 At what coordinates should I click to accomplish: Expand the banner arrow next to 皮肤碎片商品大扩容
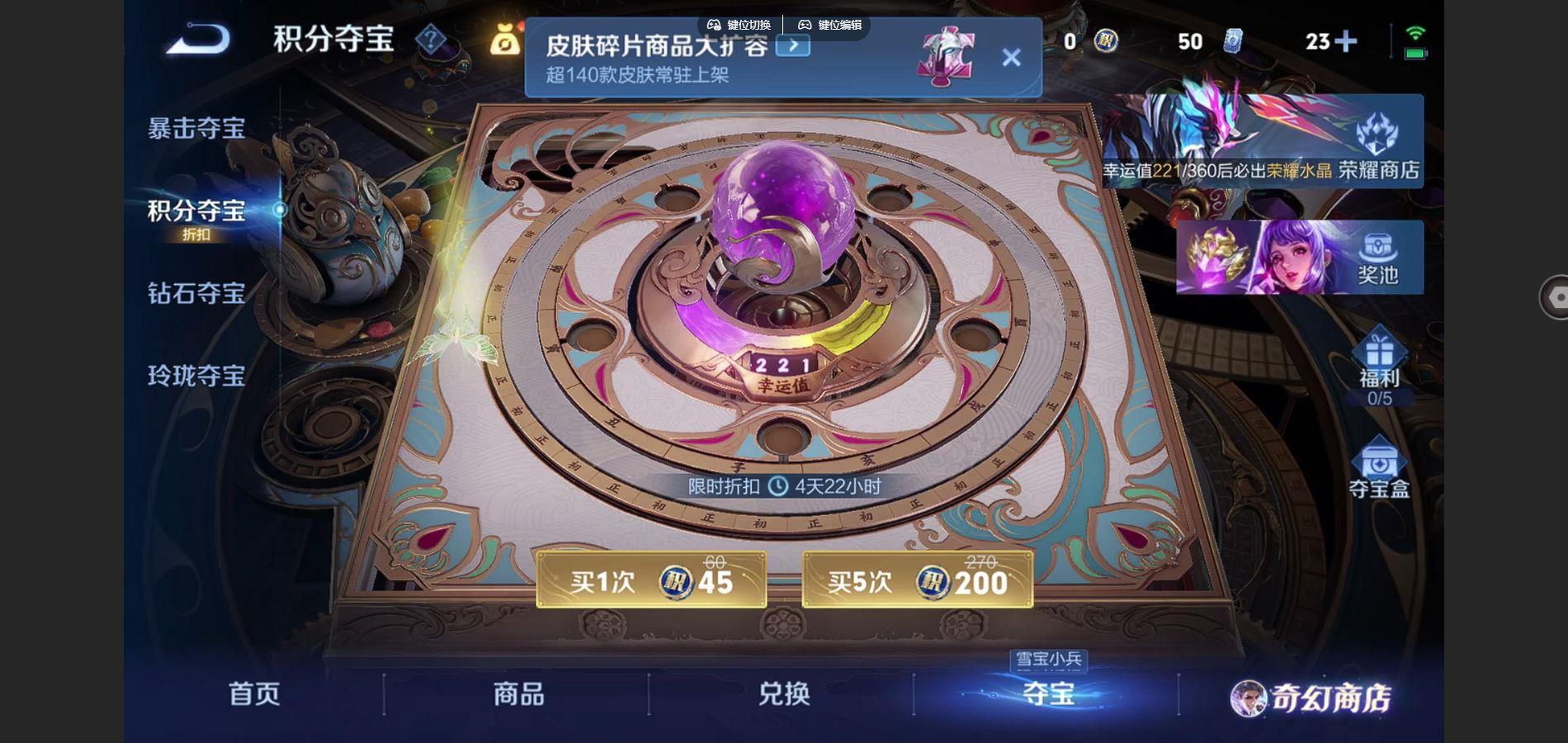(794, 48)
